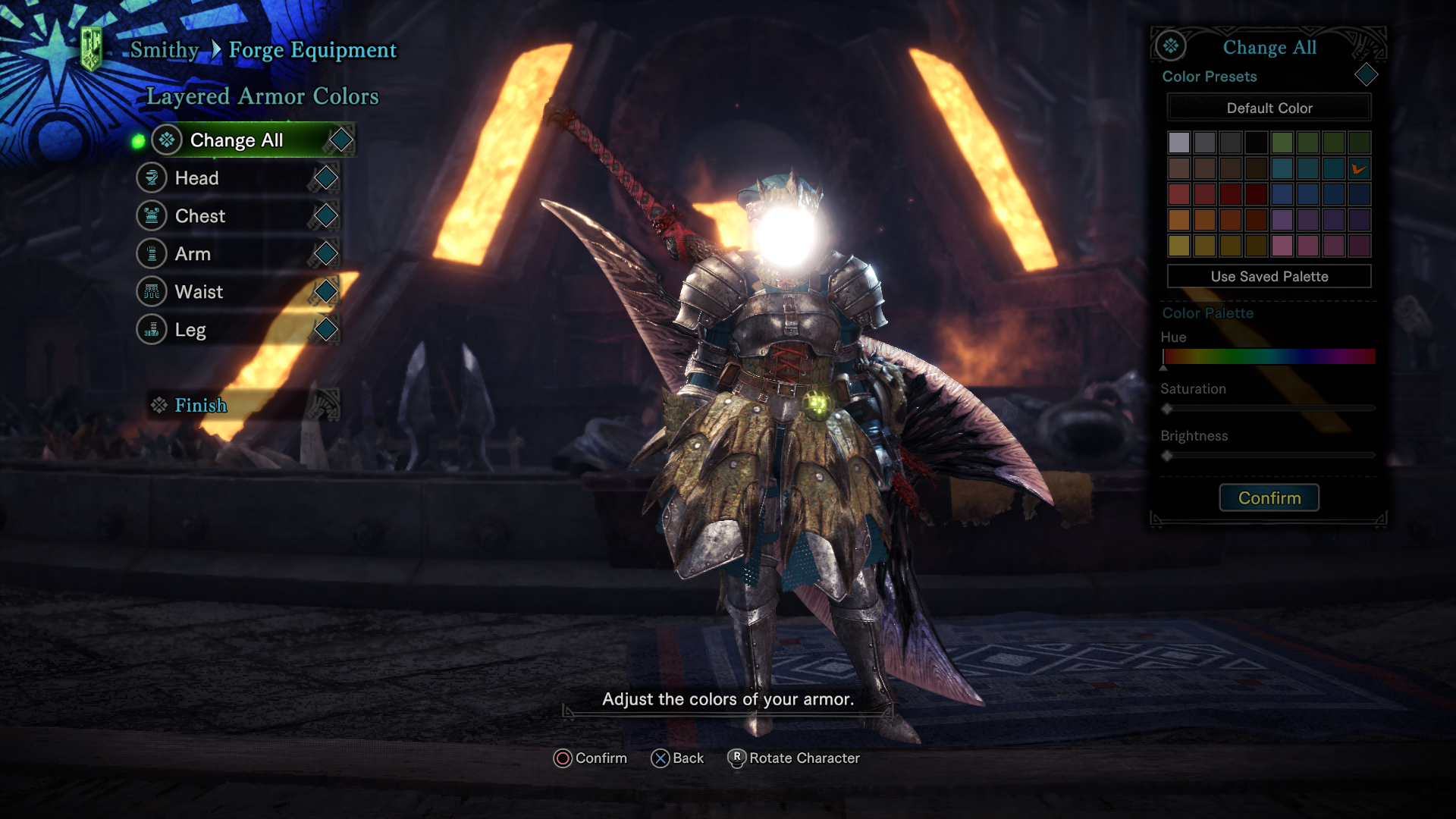This screenshot has width=1456, height=819.
Task: Select the Chest armor piece icon
Action: click(152, 215)
